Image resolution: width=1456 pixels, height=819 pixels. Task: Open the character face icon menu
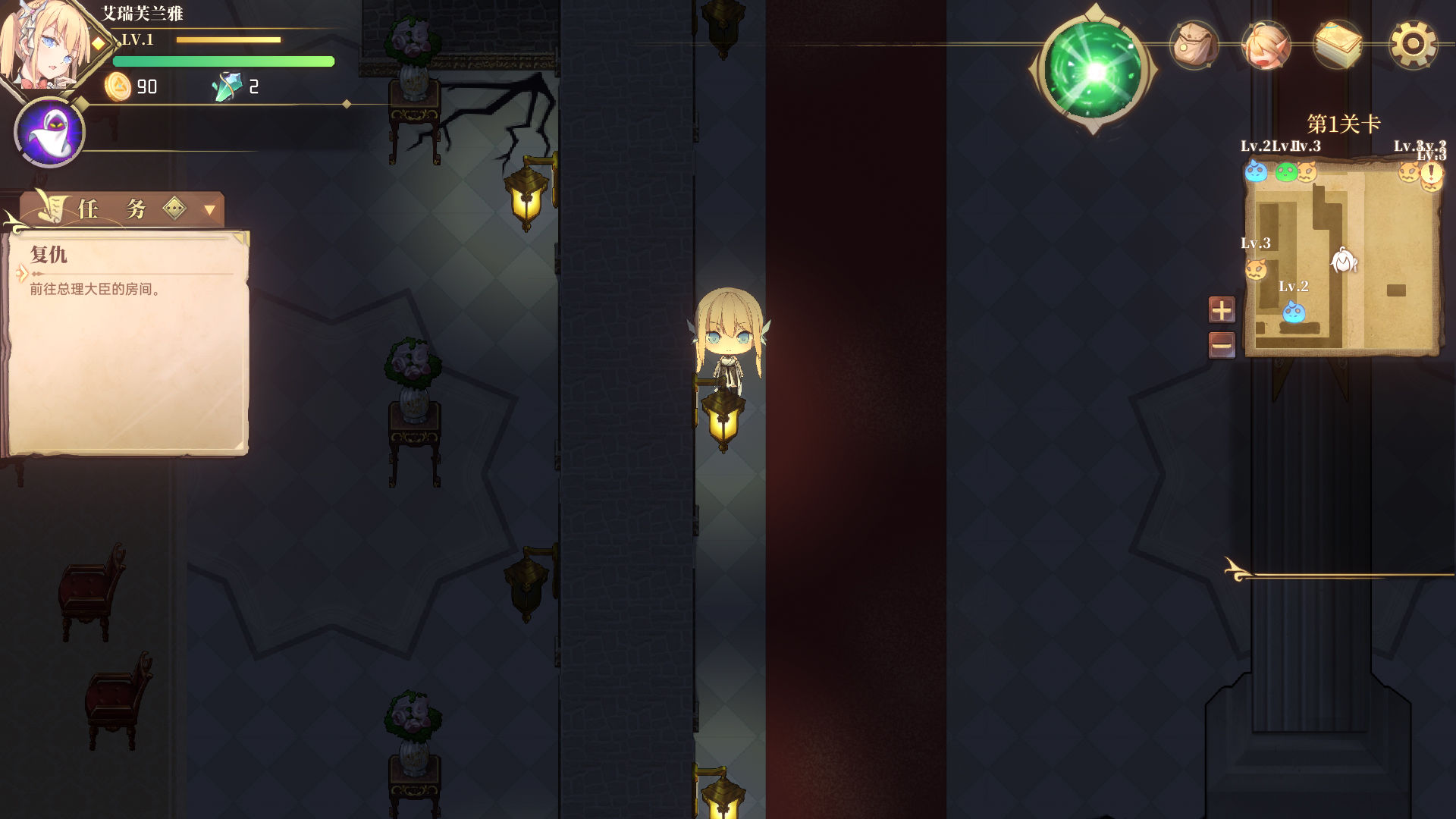coord(1266,45)
